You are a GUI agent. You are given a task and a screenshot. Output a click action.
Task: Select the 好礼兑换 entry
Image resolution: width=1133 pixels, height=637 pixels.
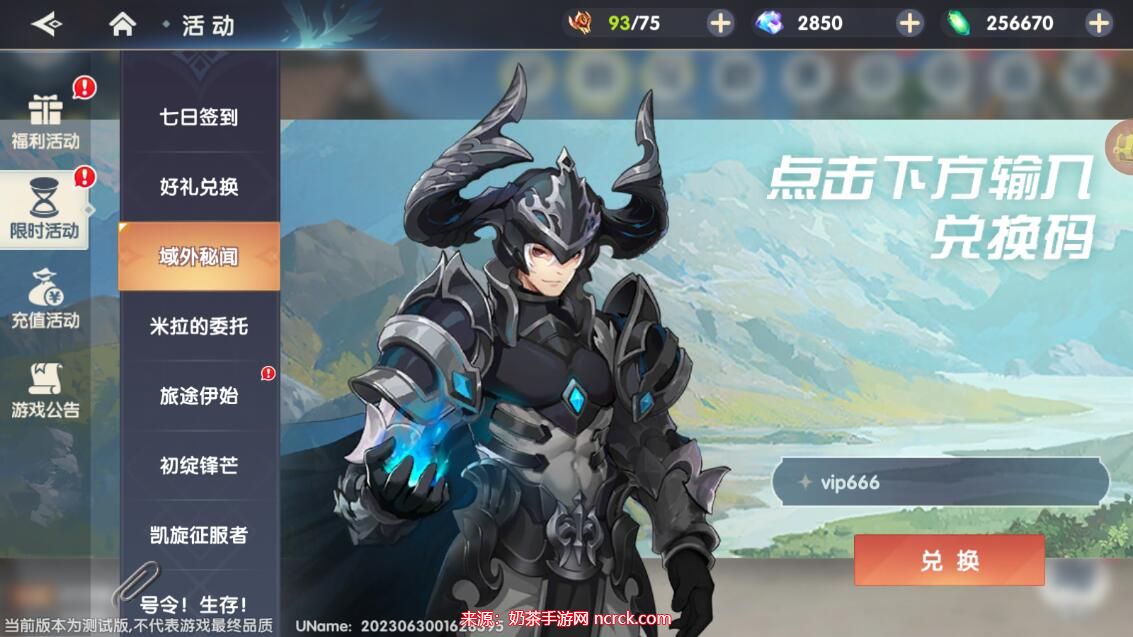(199, 187)
